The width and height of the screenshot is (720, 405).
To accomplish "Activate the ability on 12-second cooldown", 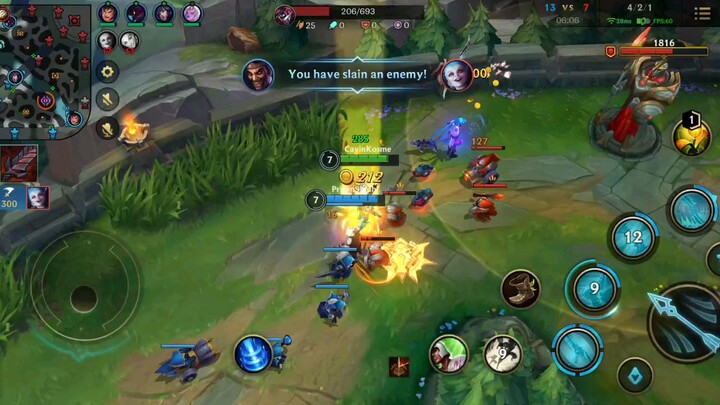I will tap(632, 238).
